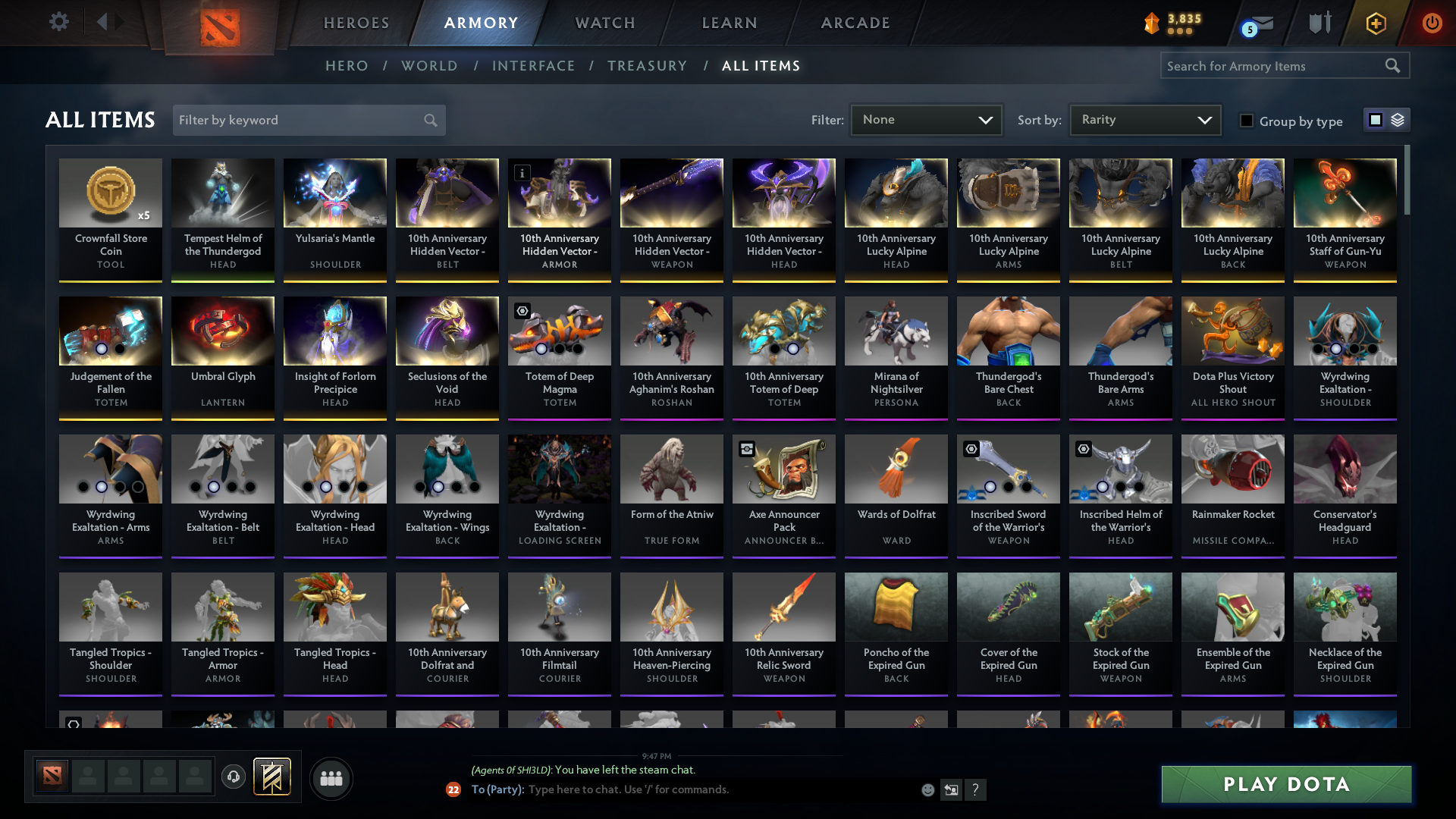This screenshot has height=819, width=1456.
Task: Enable the Group by type checkbox
Action: point(1247,121)
